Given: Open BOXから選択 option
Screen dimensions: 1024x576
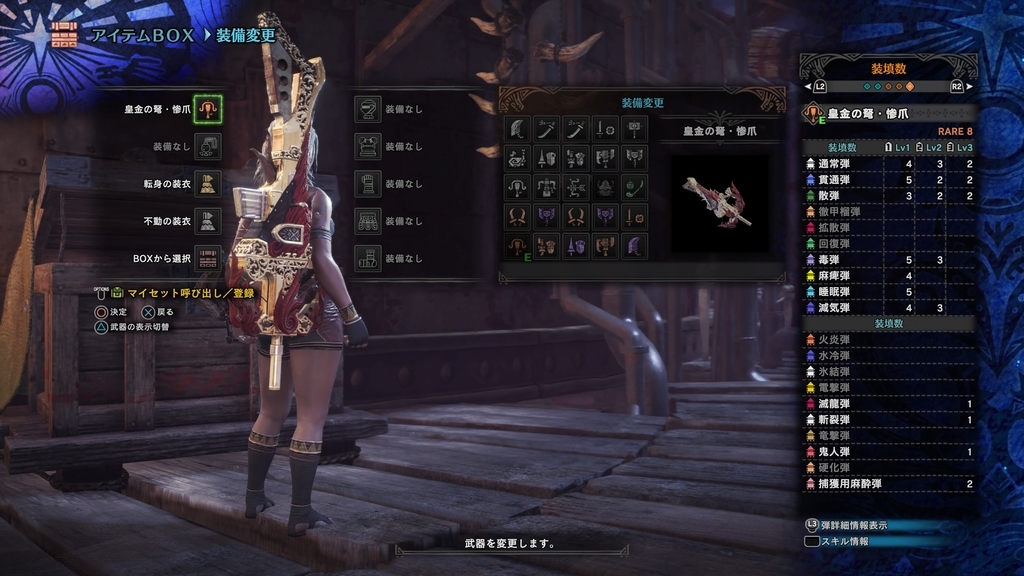Looking at the screenshot, I should pyautogui.click(x=207, y=258).
